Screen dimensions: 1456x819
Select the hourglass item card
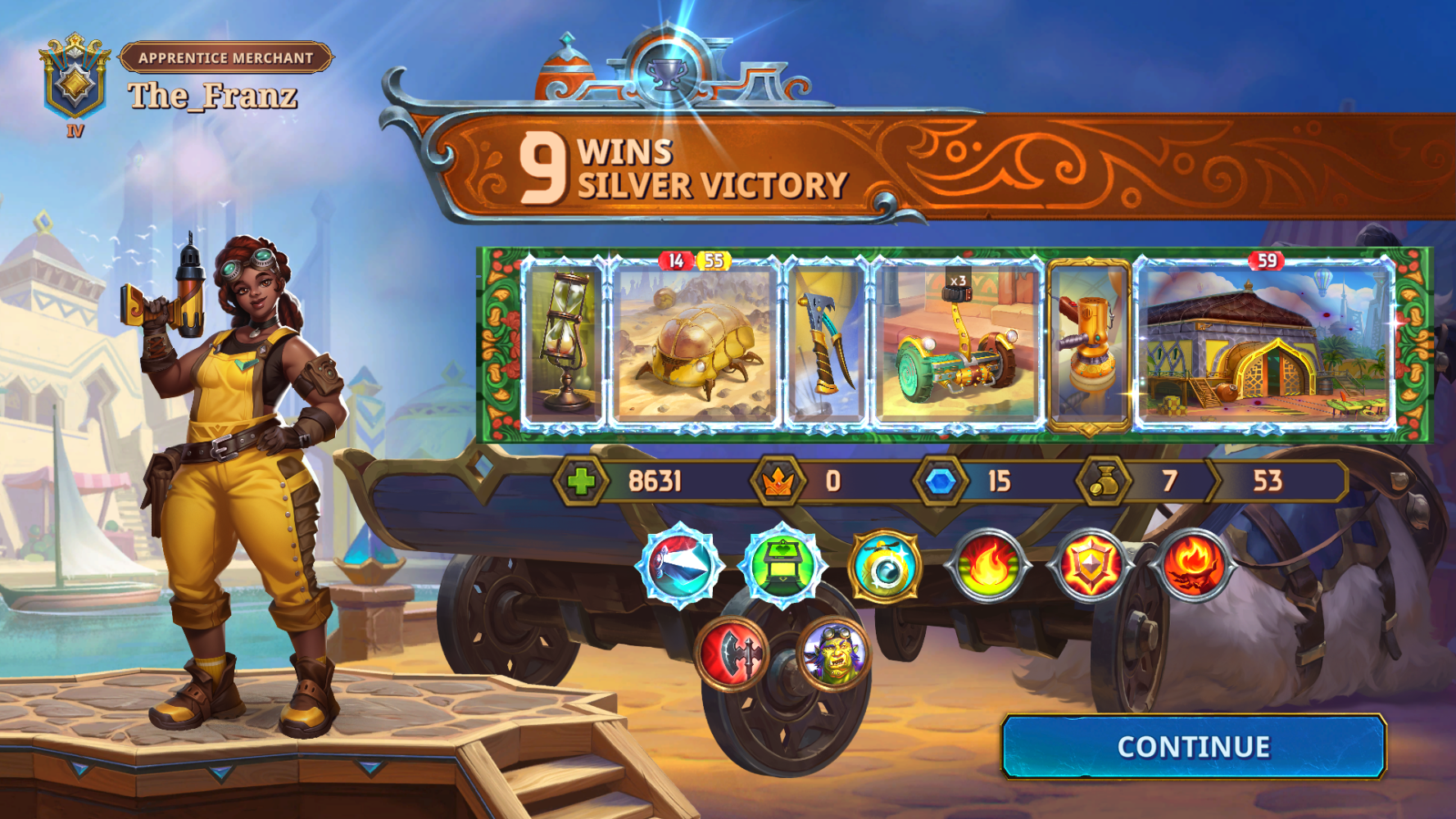563,344
